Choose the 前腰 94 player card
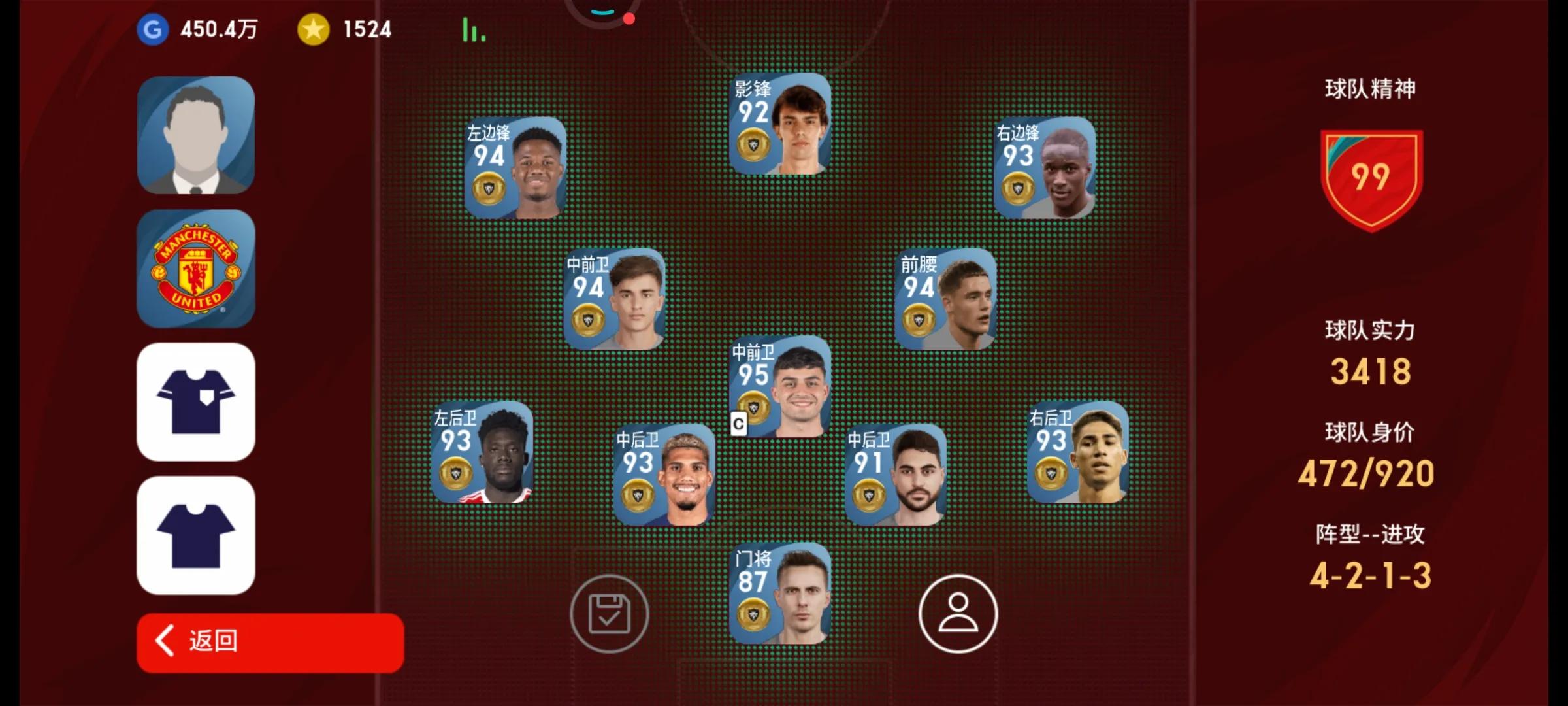This screenshot has width=1568, height=706. tap(945, 299)
